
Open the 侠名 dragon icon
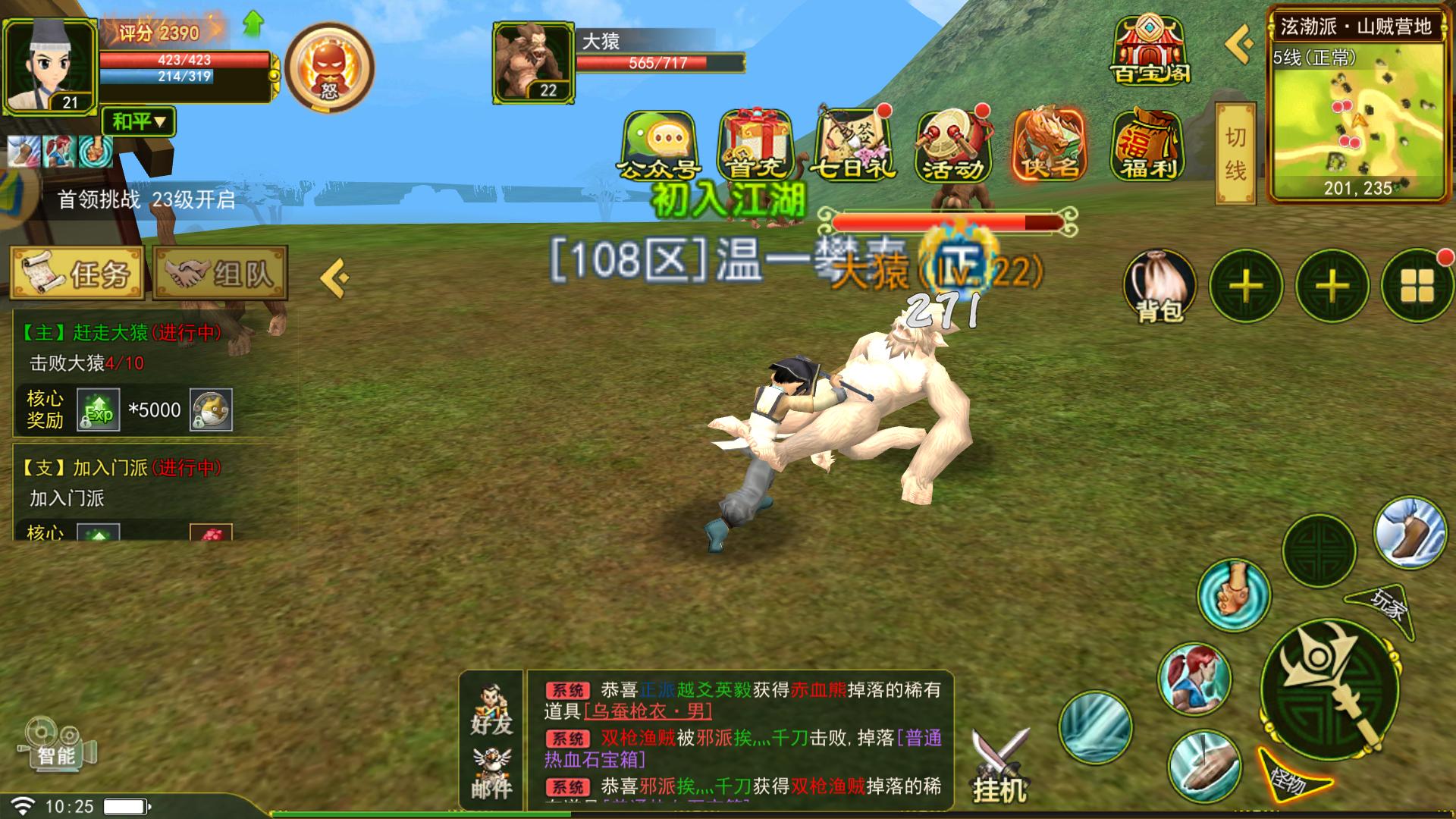[x=1050, y=146]
